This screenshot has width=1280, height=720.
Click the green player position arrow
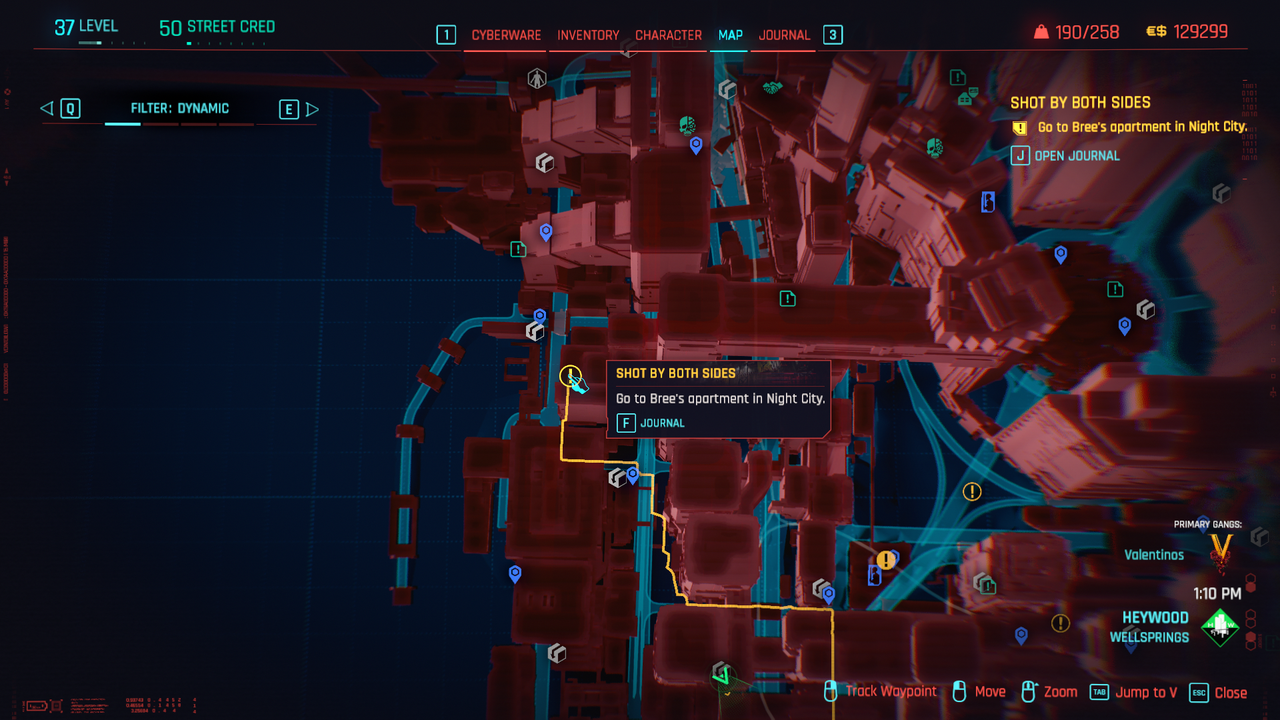722,675
